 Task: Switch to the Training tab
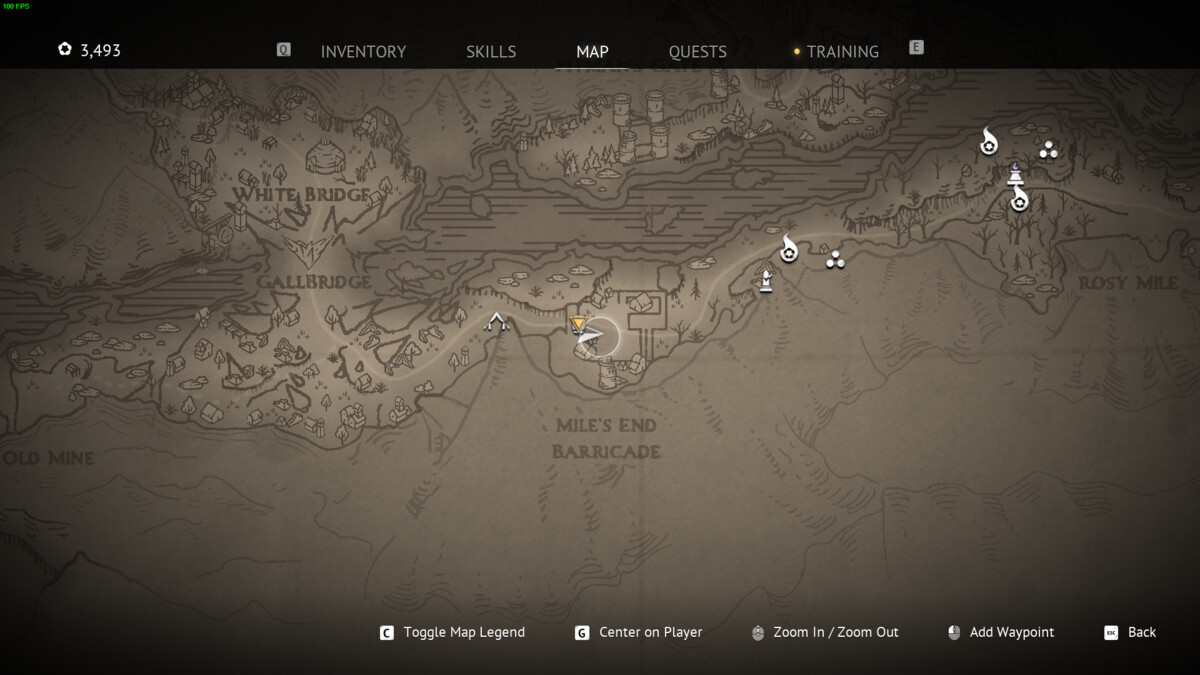click(842, 52)
